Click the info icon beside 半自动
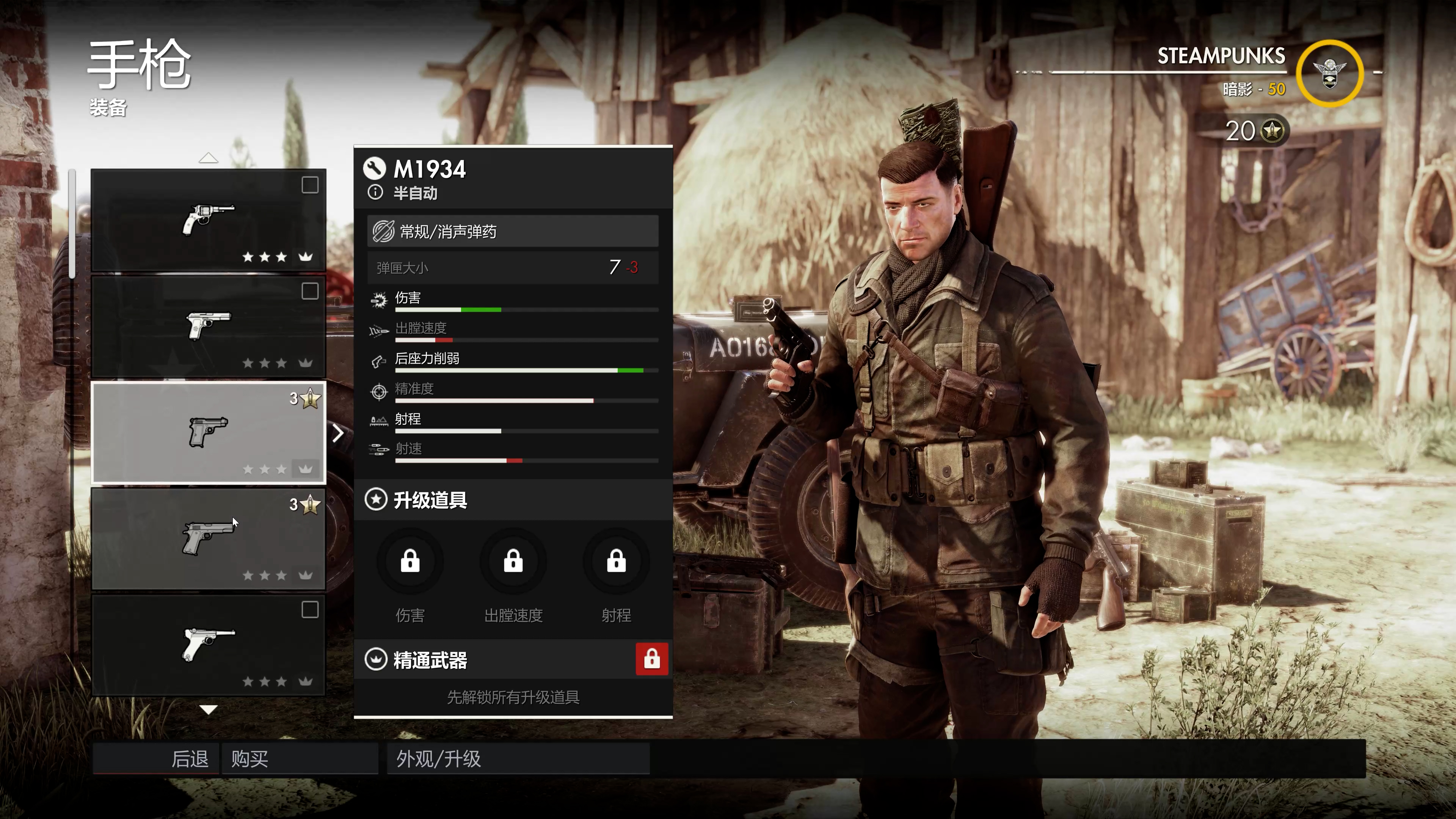The height and width of the screenshot is (819, 1456). pos(375,193)
